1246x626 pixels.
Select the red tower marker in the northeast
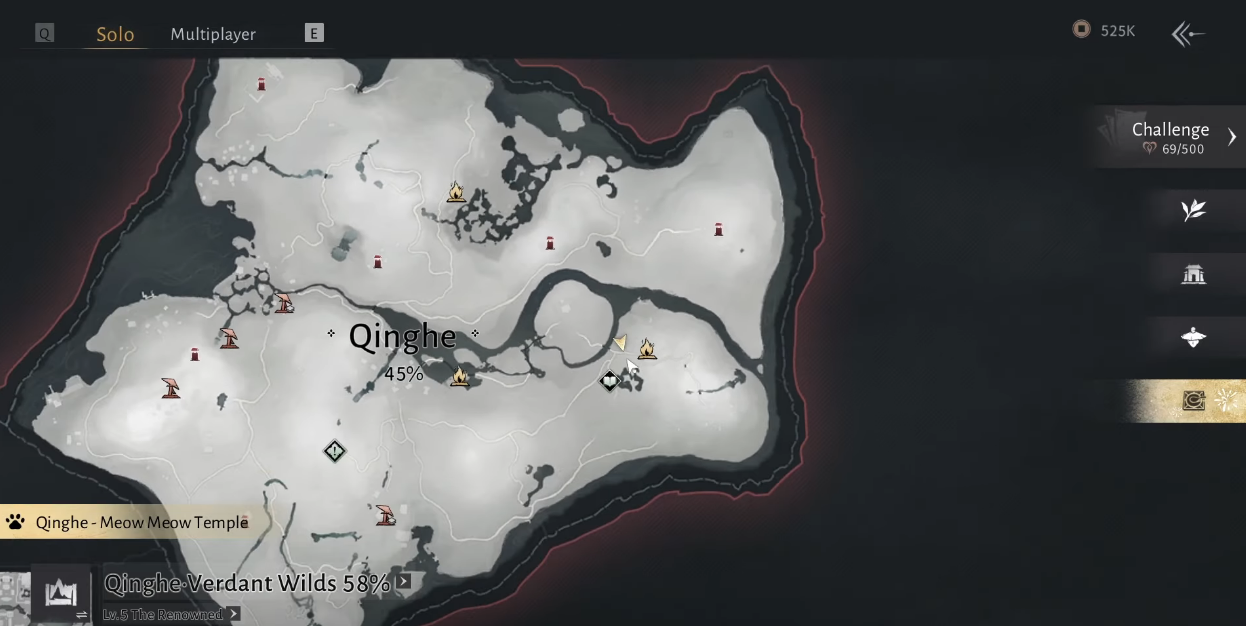[718, 230]
